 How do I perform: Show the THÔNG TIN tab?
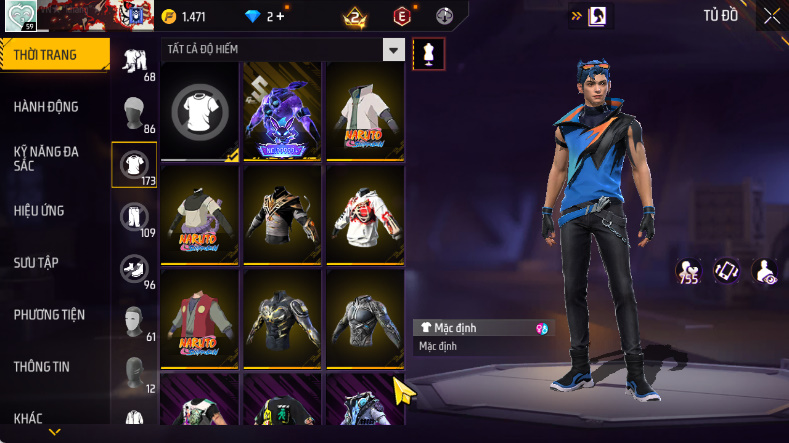pos(42,367)
